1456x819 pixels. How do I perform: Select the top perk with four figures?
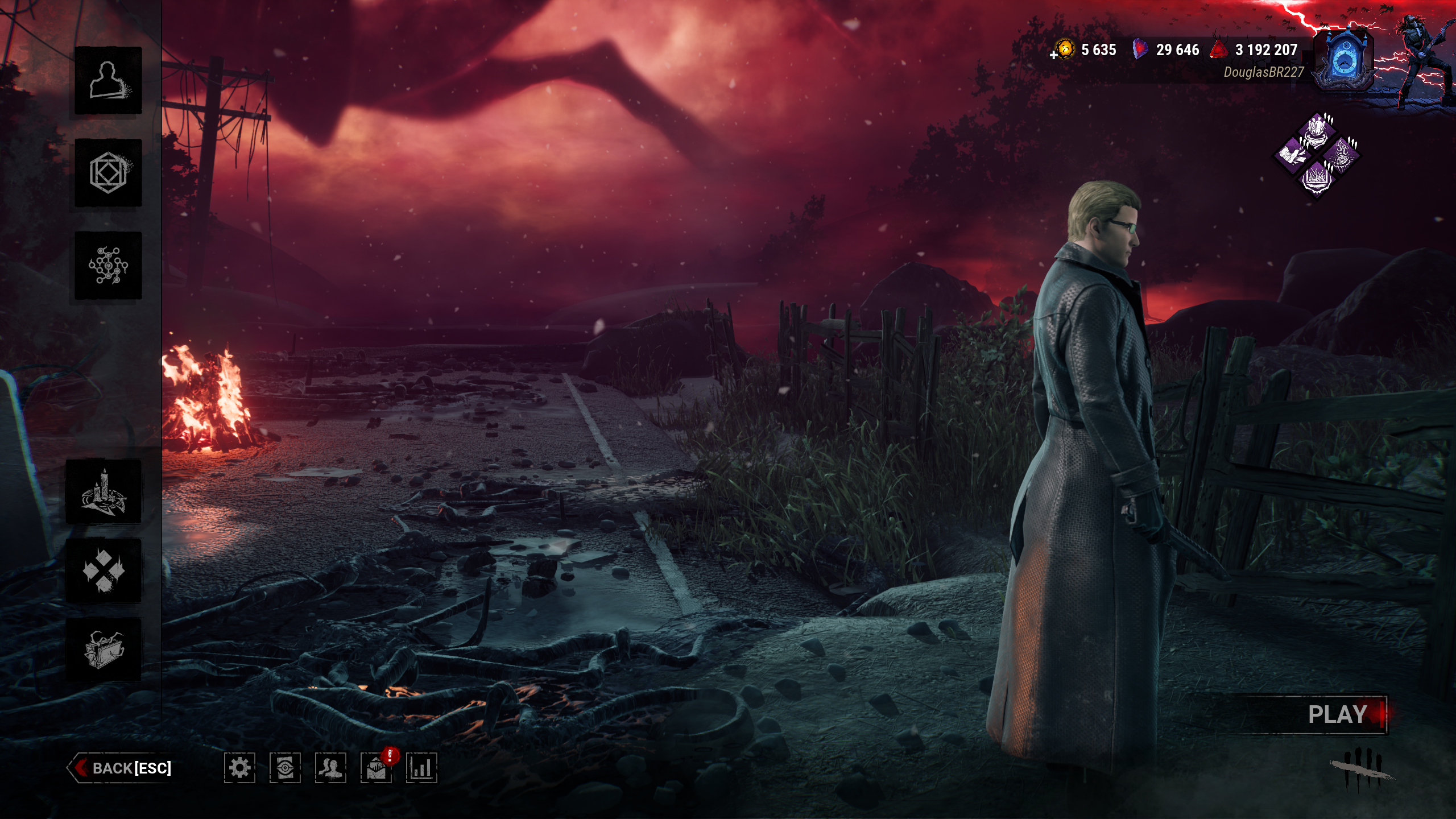pos(1316,130)
